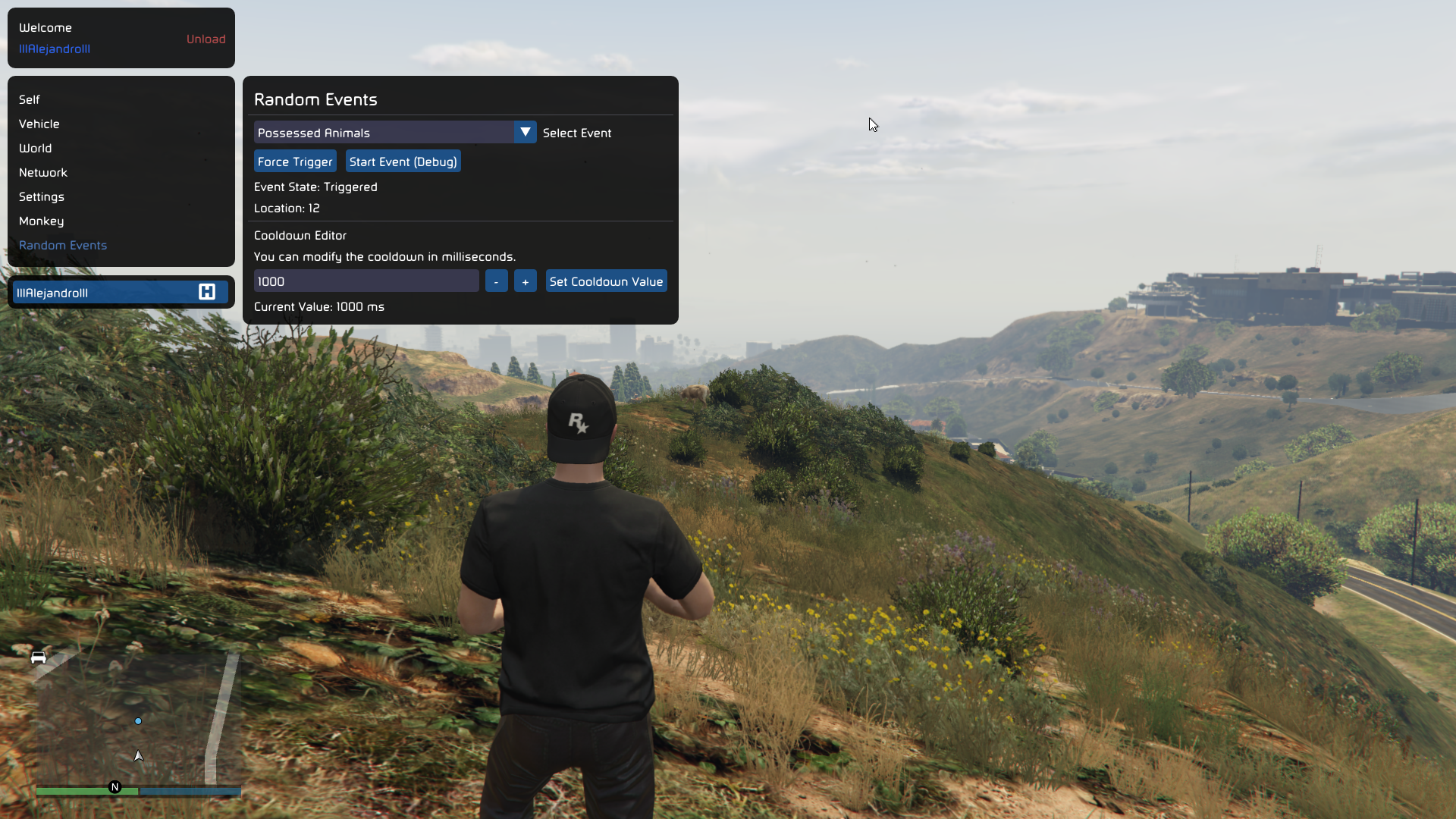Show the Settings page
The image size is (1456, 819).
coord(42,196)
